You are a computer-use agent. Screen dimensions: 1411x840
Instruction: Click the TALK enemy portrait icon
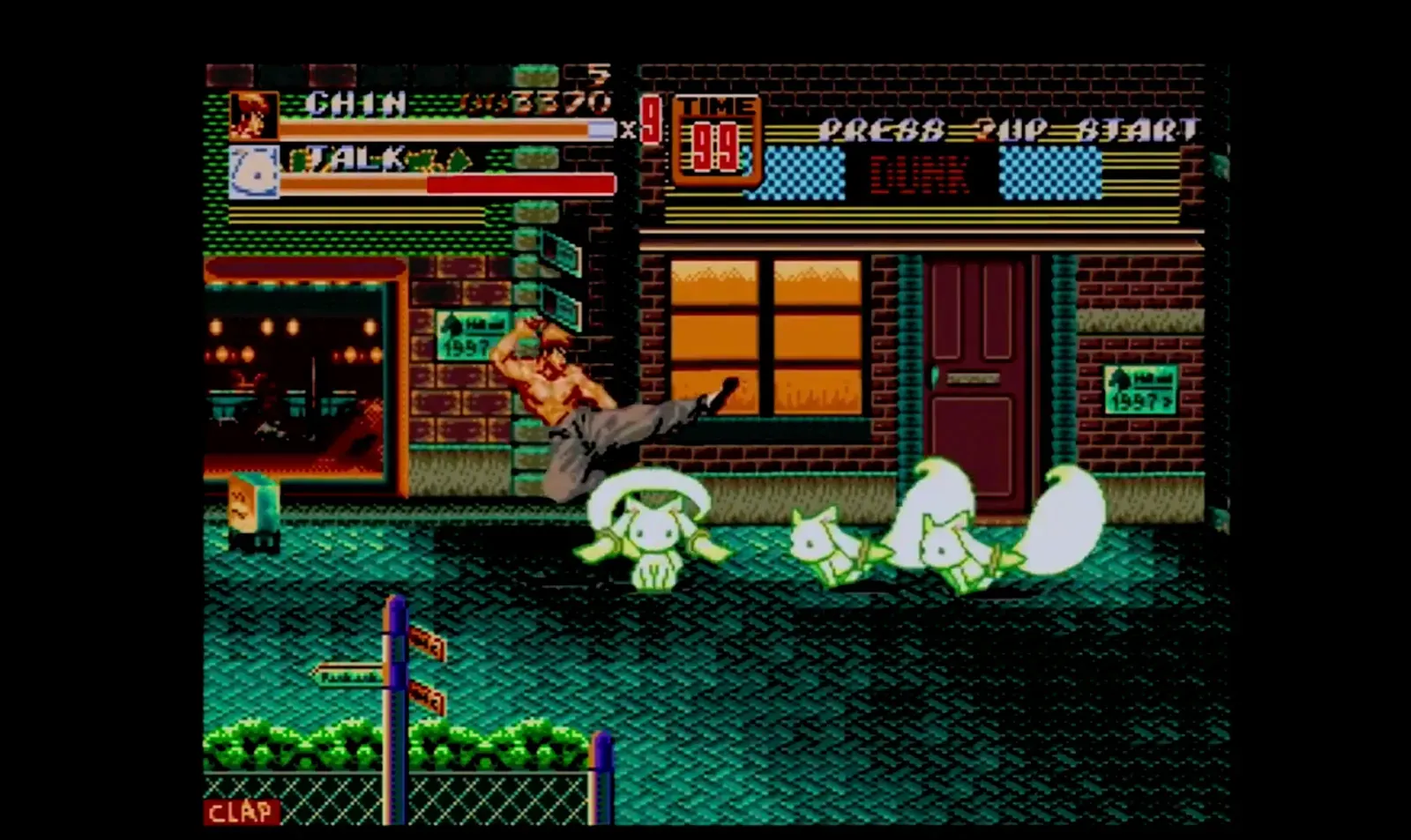coord(255,169)
